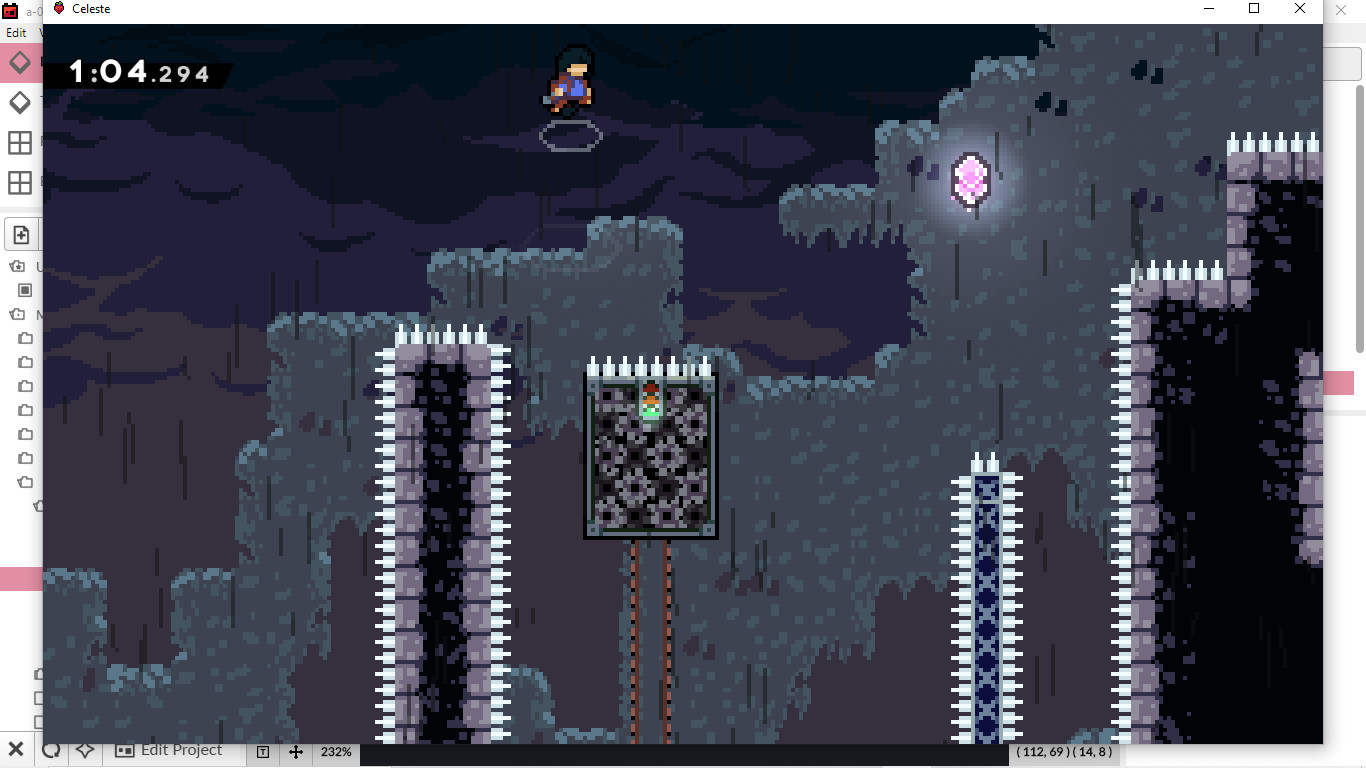Select the diamond-shaped tool beside the reload icon
1366x768 pixels.
pos(84,750)
